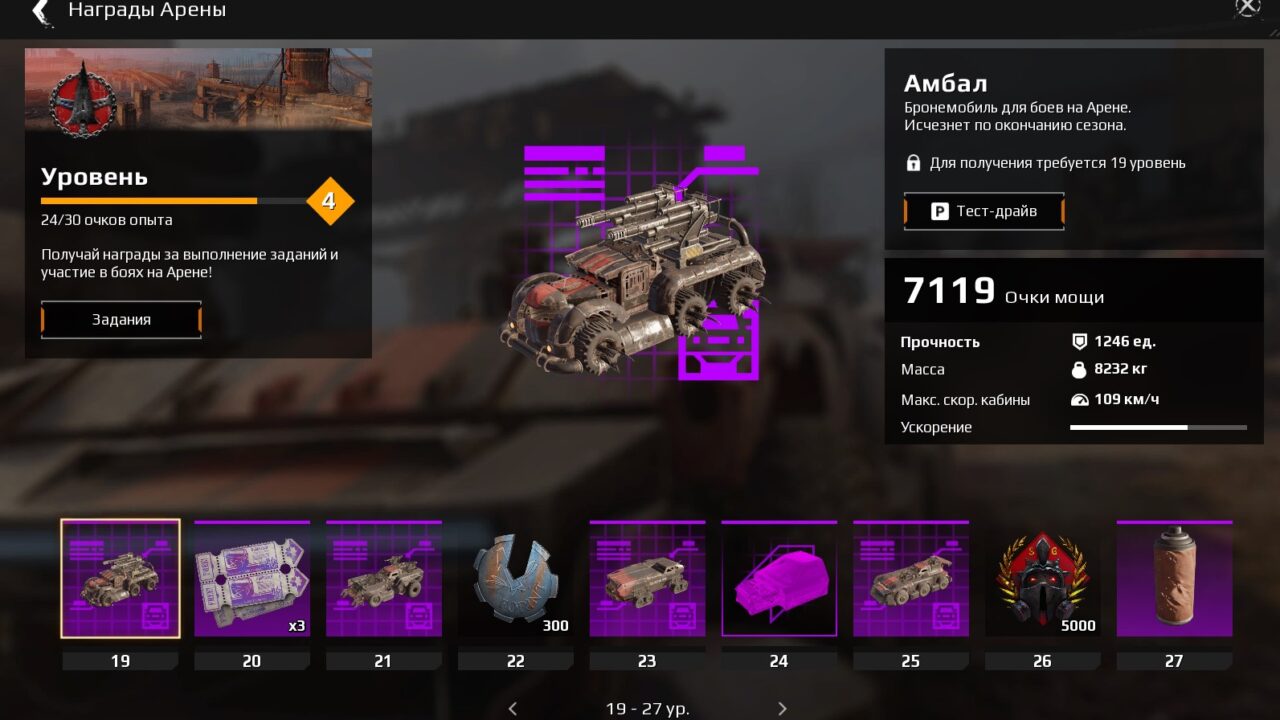1280x720 pixels.
Task: Select the level 21 vehicle reward
Action: (384, 579)
